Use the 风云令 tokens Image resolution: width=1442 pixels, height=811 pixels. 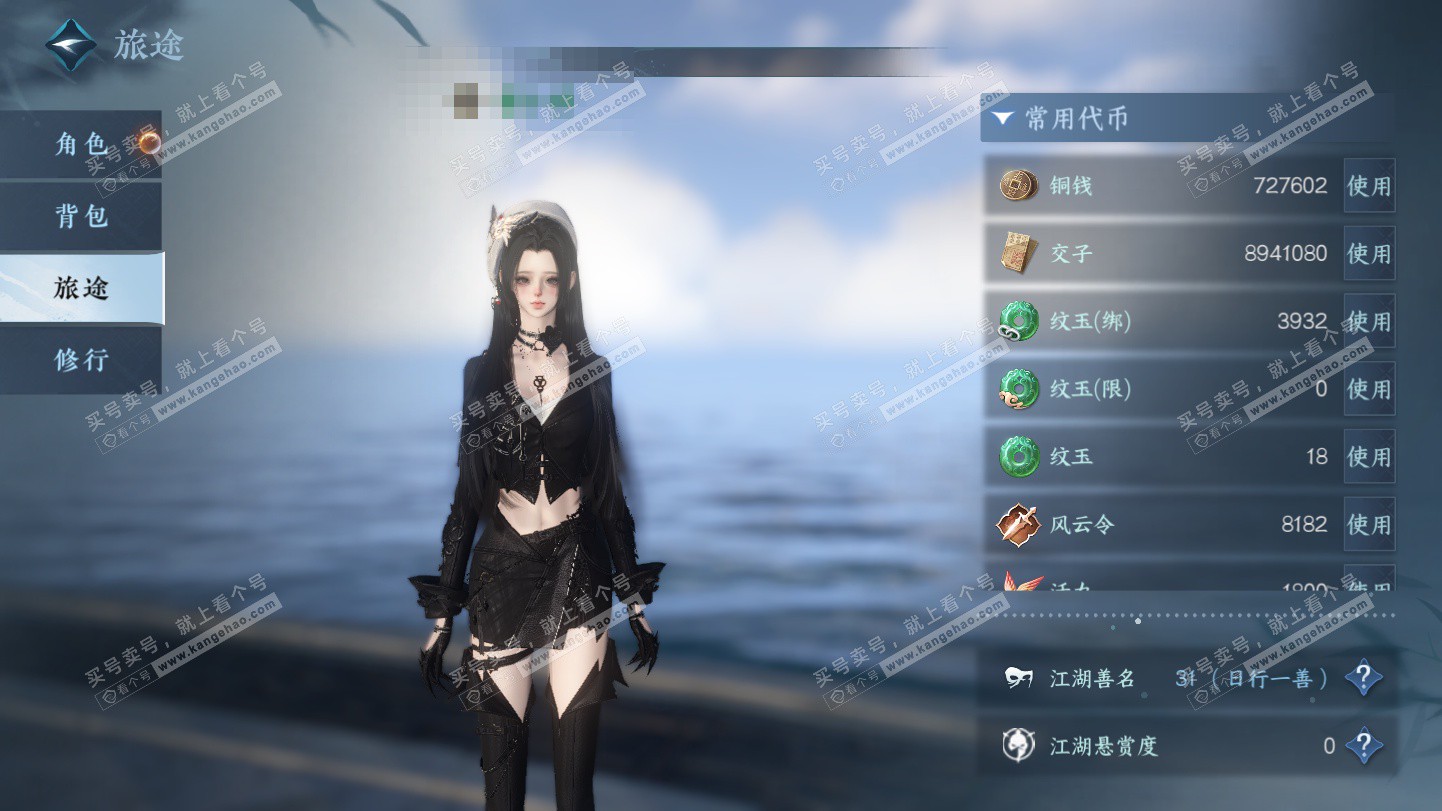pyautogui.click(x=1368, y=524)
